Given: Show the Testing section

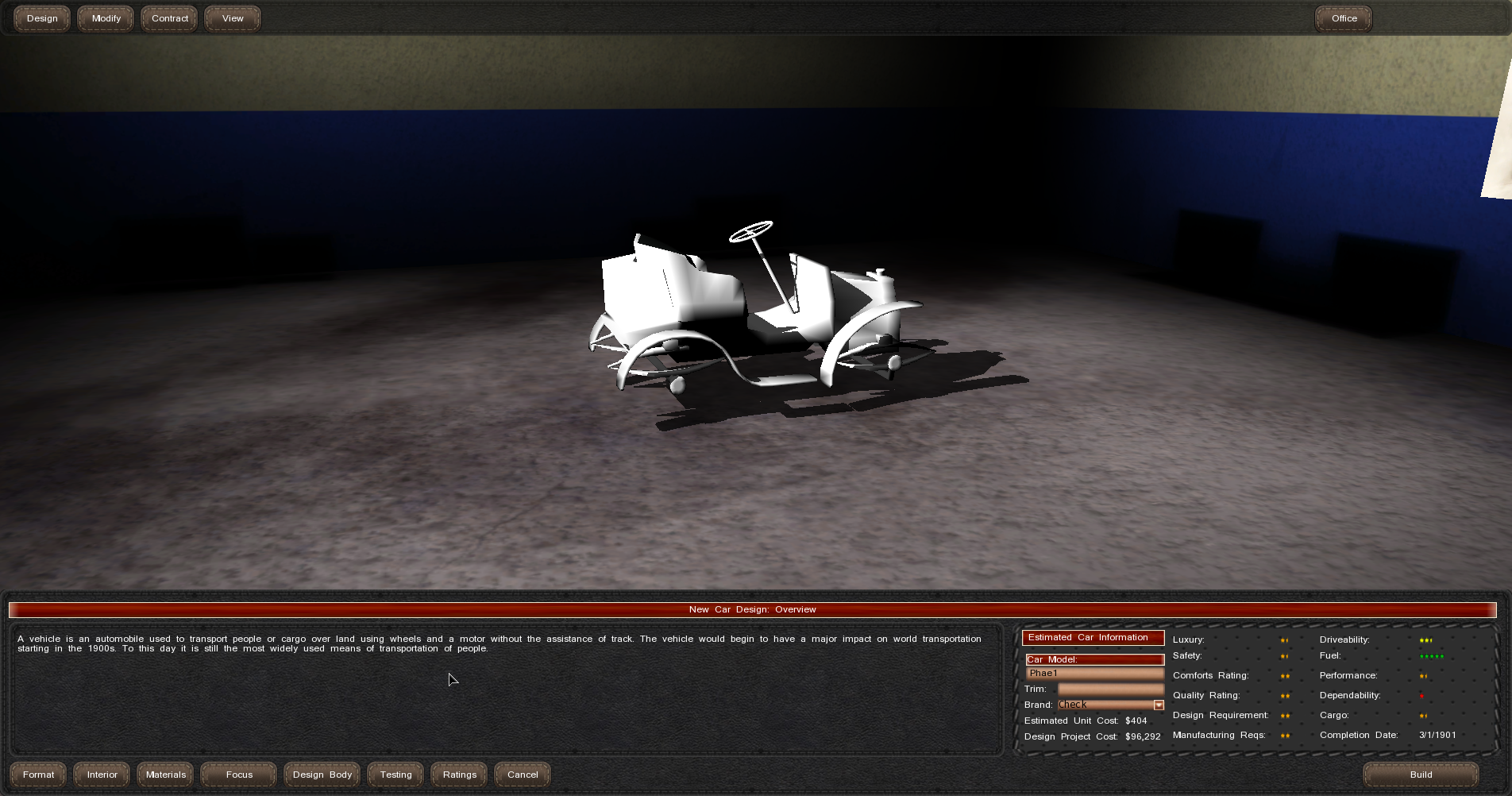Looking at the screenshot, I should pos(395,775).
